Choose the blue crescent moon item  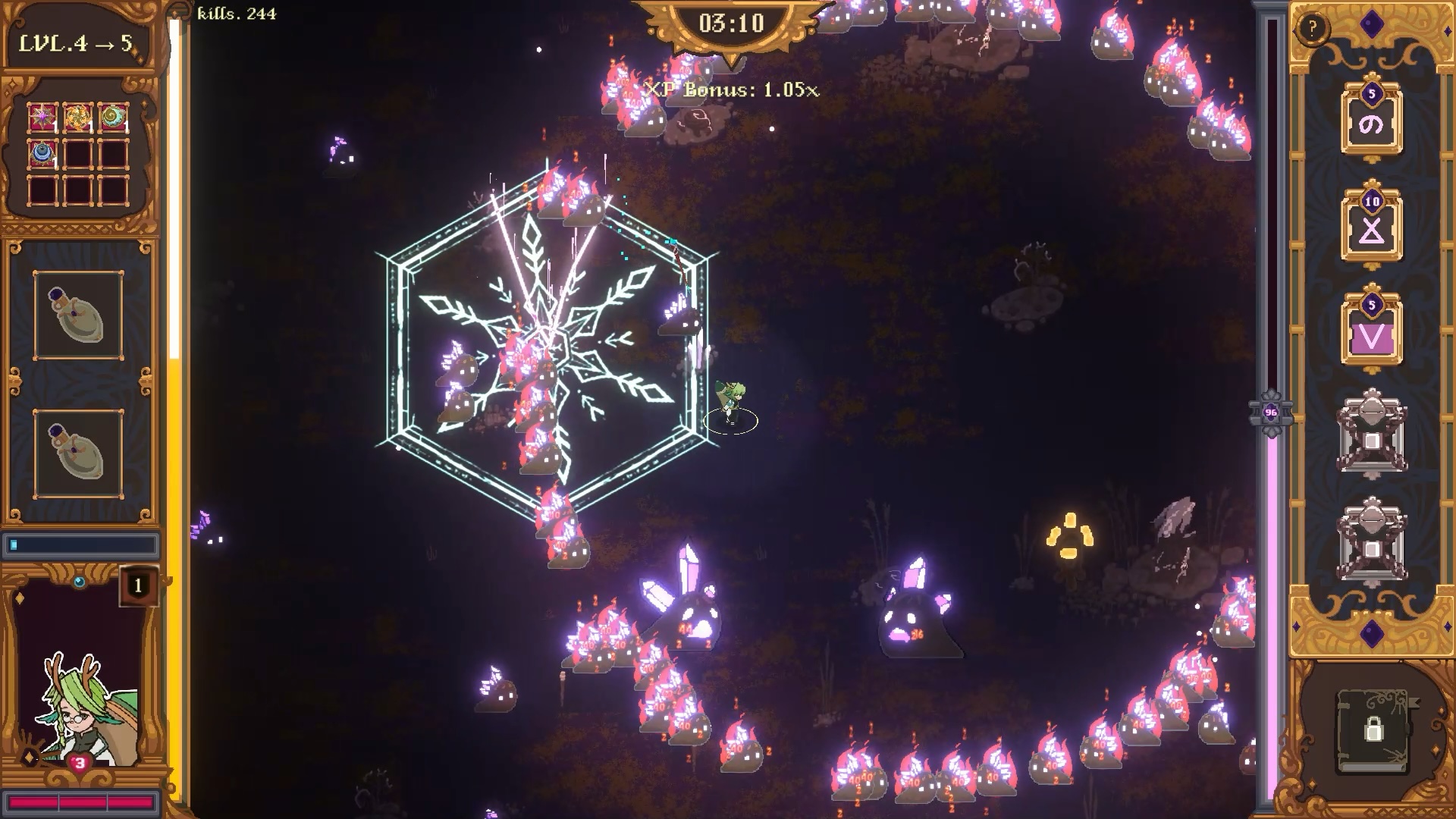(x=42, y=153)
